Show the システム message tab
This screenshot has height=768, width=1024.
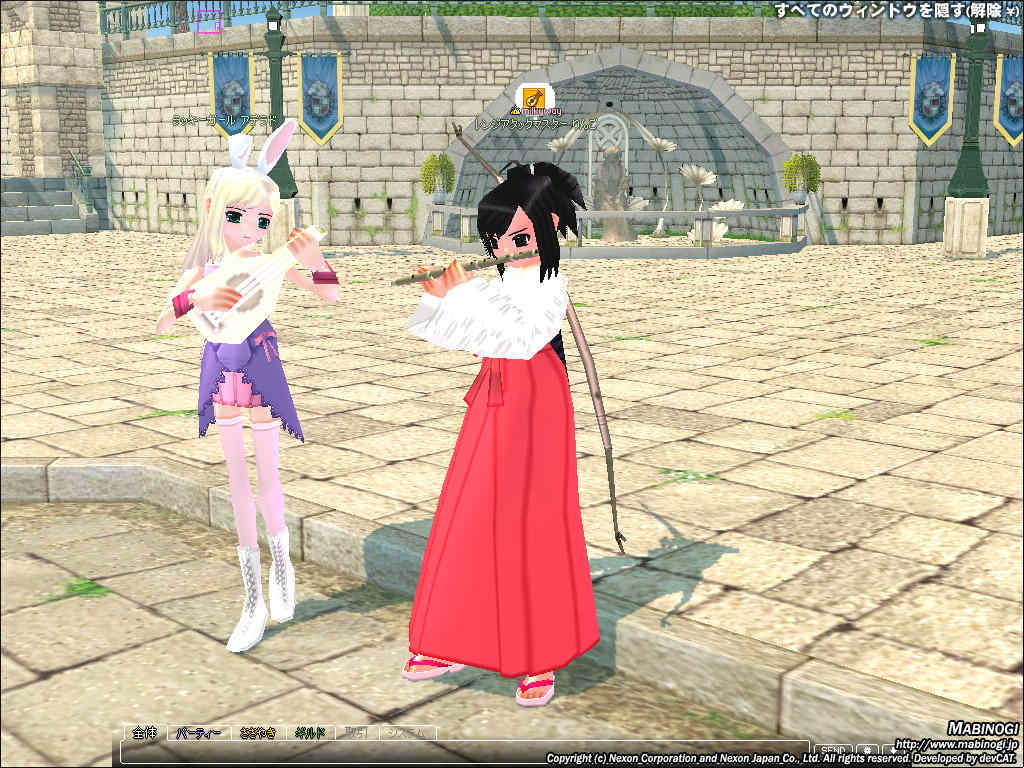click(x=407, y=733)
